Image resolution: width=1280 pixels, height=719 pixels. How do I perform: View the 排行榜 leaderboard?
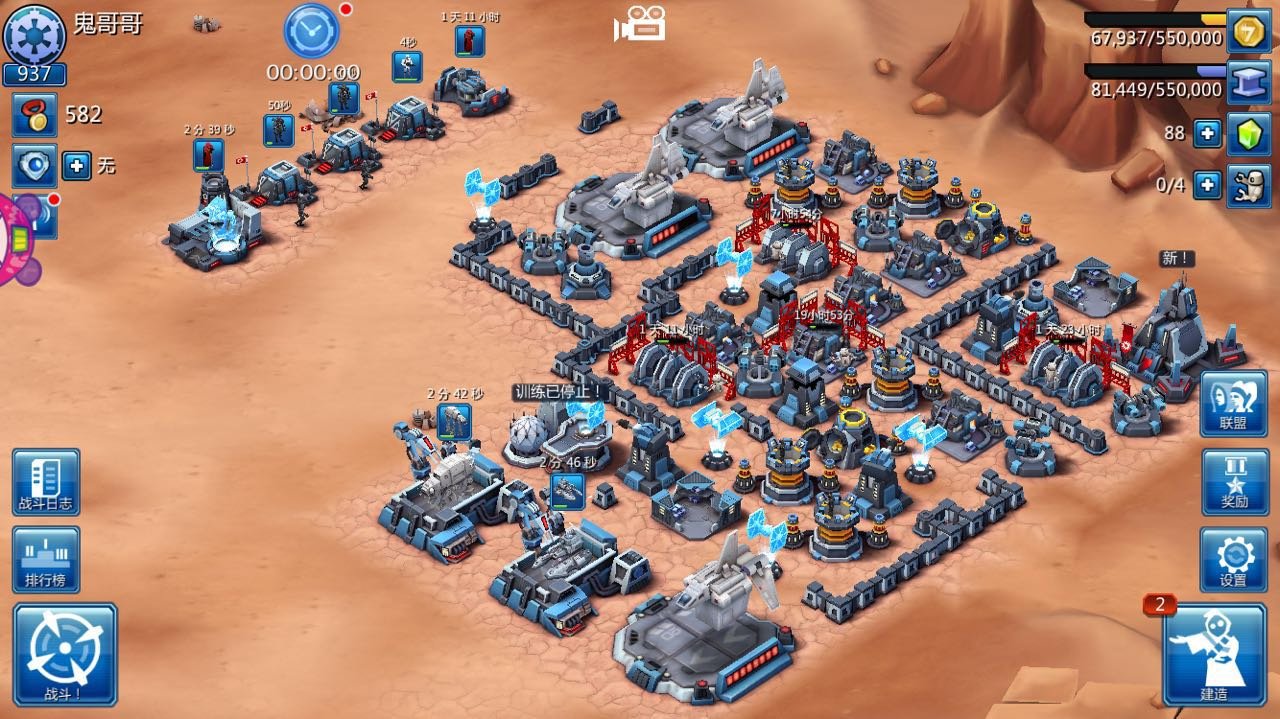(x=46, y=559)
